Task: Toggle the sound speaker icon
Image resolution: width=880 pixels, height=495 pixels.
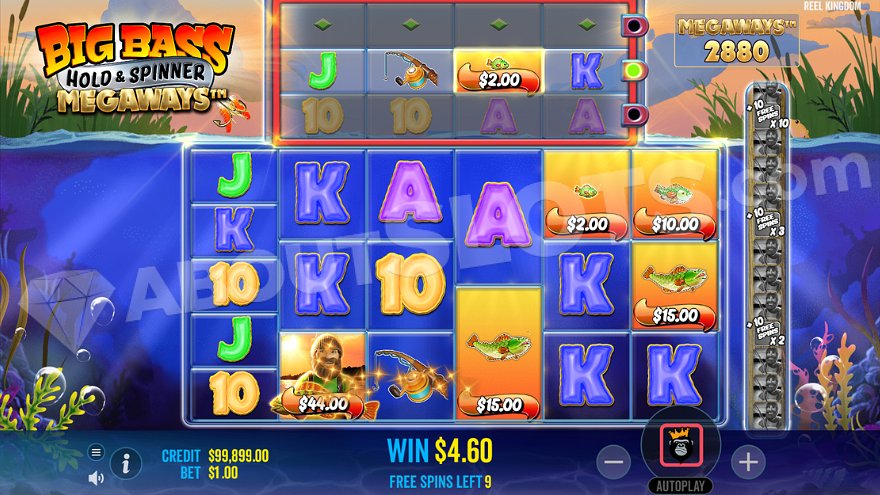Action: tap(96, 477)
